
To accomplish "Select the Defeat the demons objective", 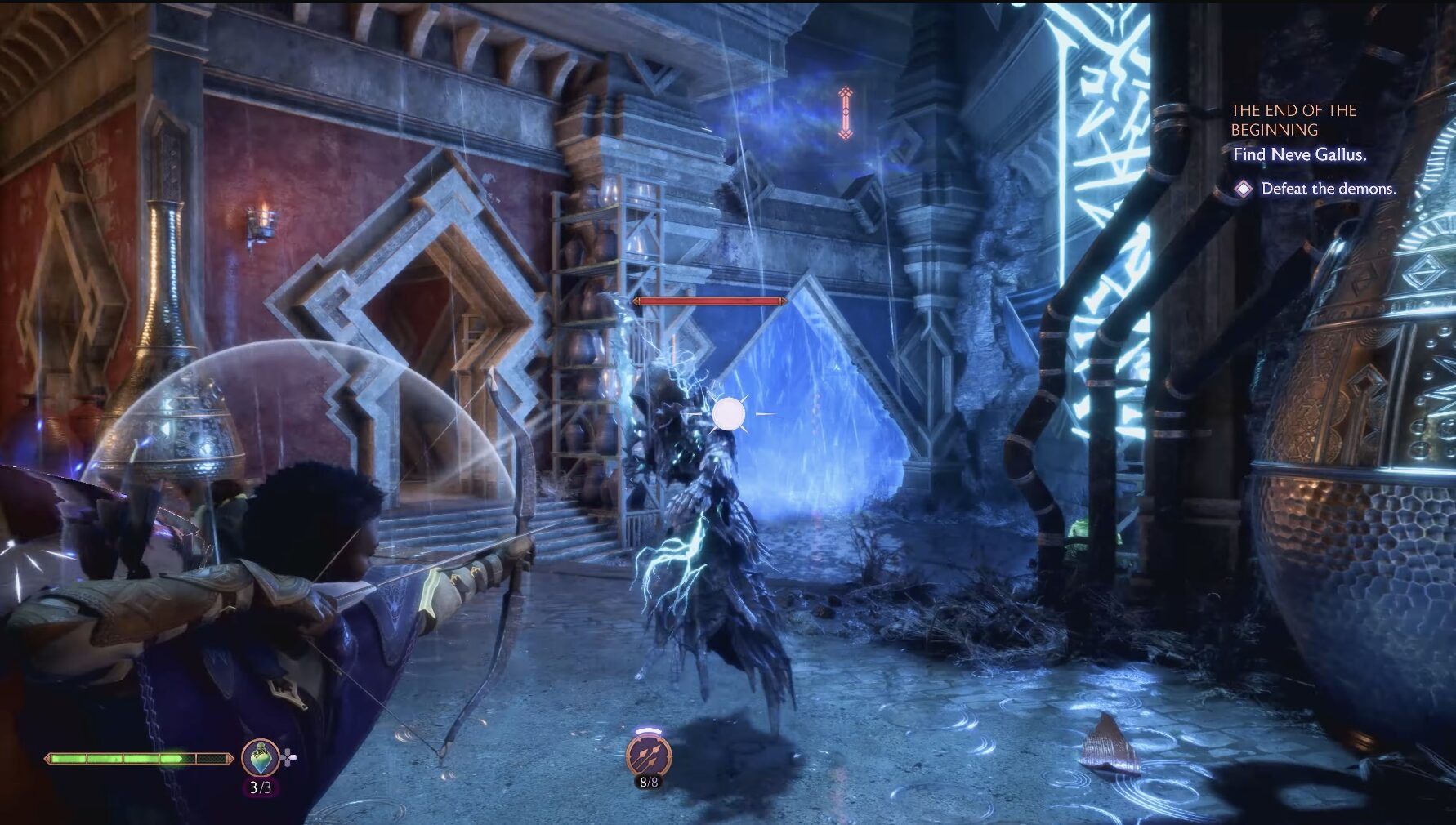I will tap(1328, 189).
